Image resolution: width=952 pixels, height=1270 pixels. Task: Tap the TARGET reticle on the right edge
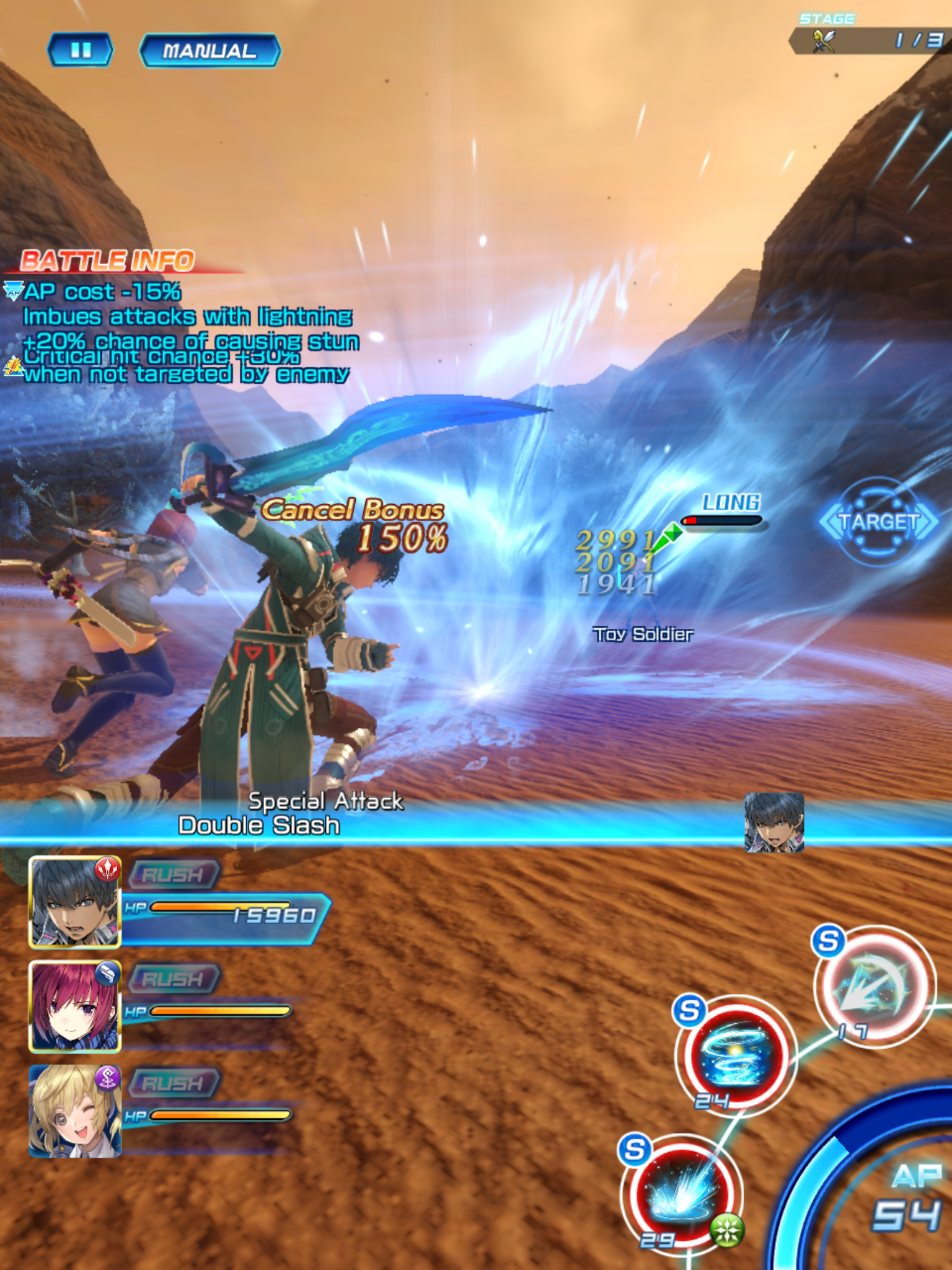tap(879, 522)
